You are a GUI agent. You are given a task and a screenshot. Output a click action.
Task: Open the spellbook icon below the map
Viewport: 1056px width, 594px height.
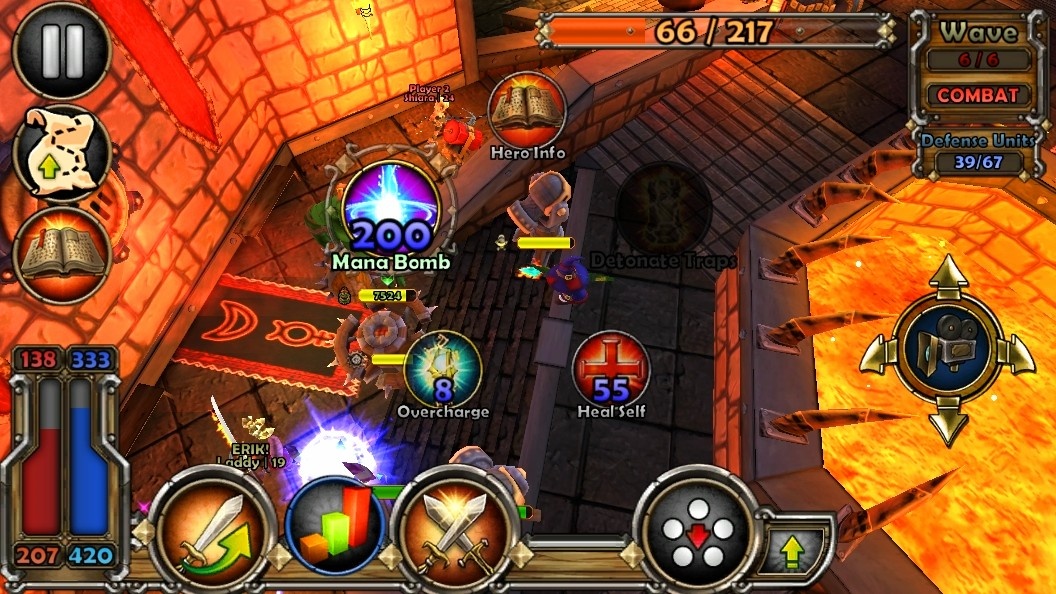(62, 255)
